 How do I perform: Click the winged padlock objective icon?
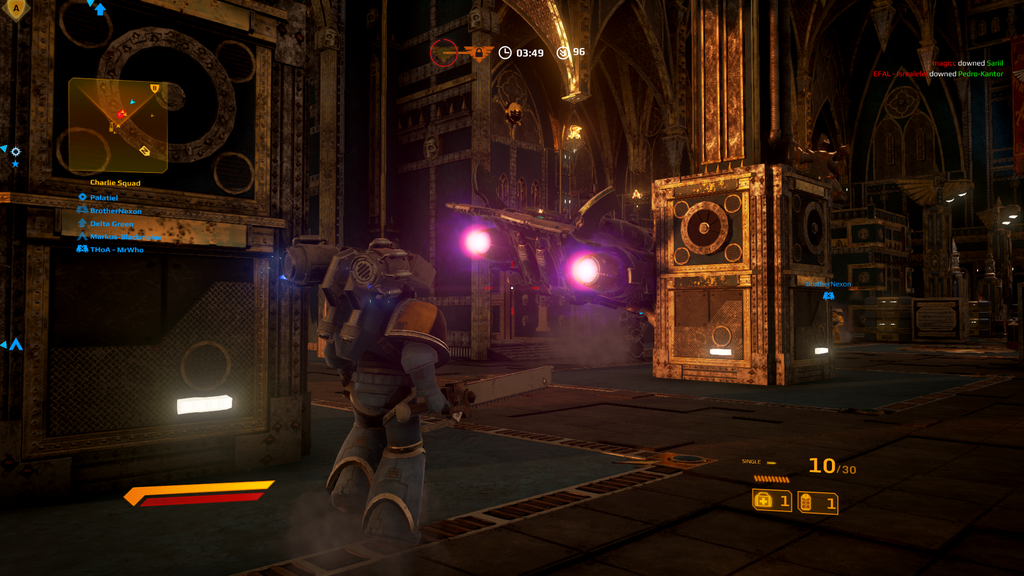[477, 52]
